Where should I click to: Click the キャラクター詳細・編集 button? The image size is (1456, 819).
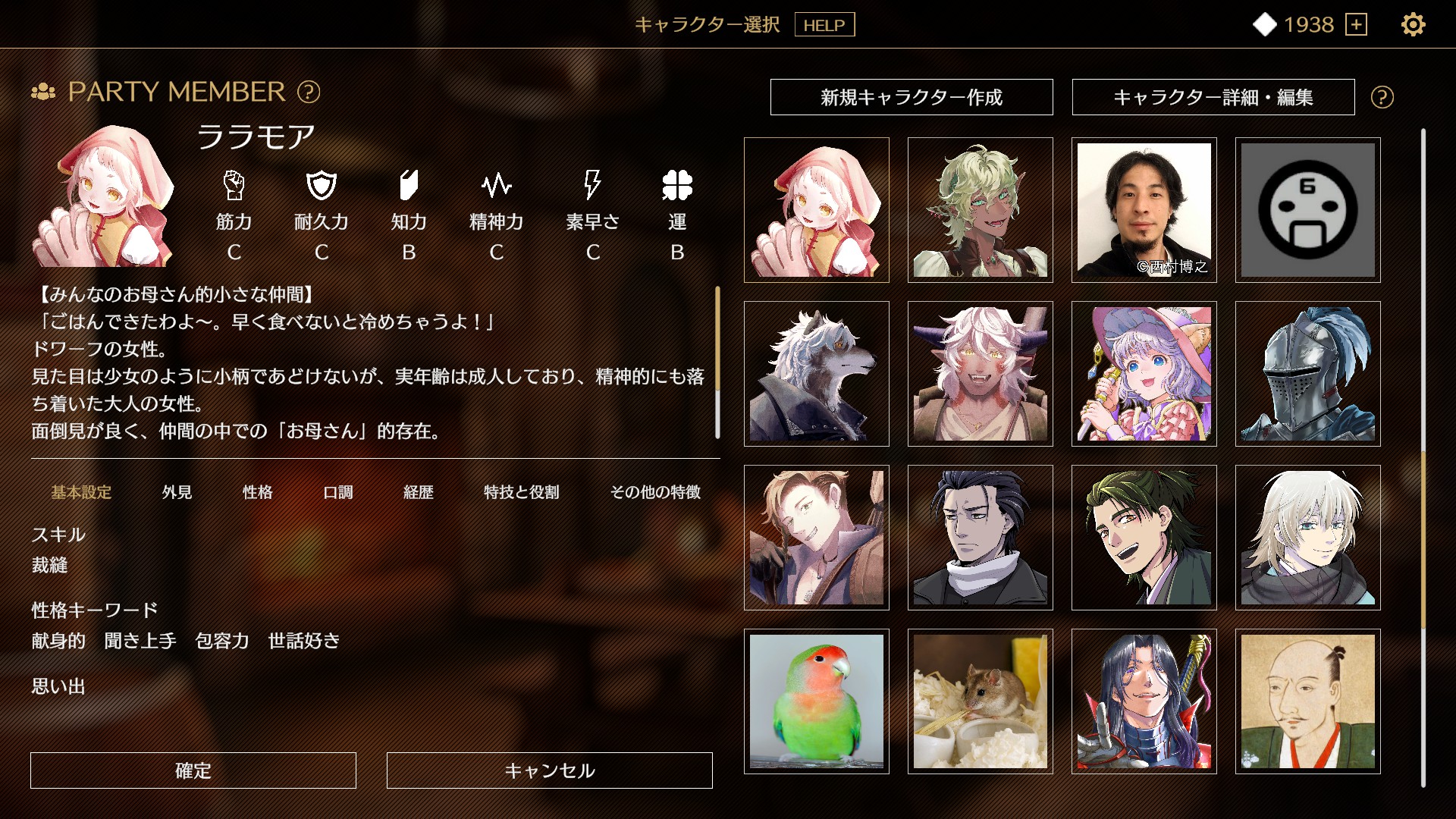[x=1213, y=97]
